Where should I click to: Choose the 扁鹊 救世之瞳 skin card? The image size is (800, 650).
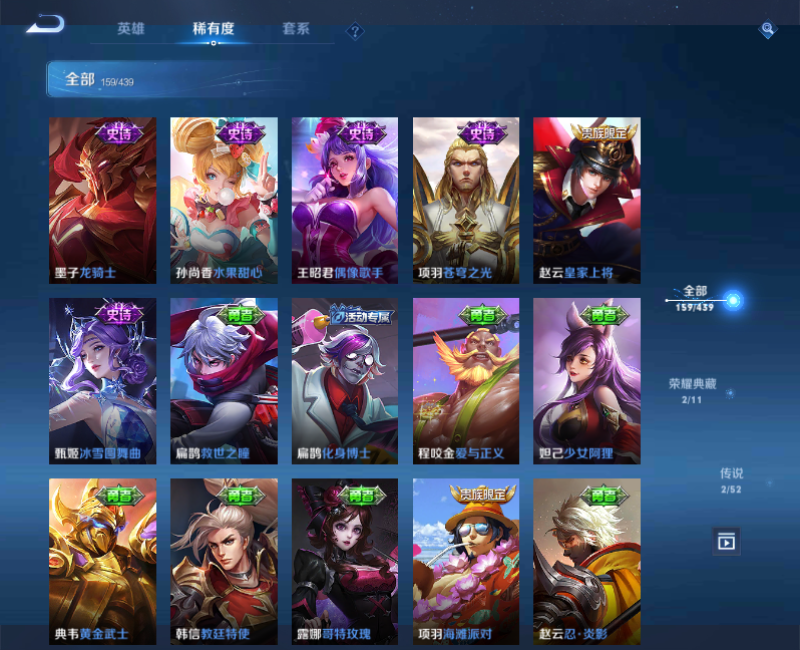coord(224,381)
